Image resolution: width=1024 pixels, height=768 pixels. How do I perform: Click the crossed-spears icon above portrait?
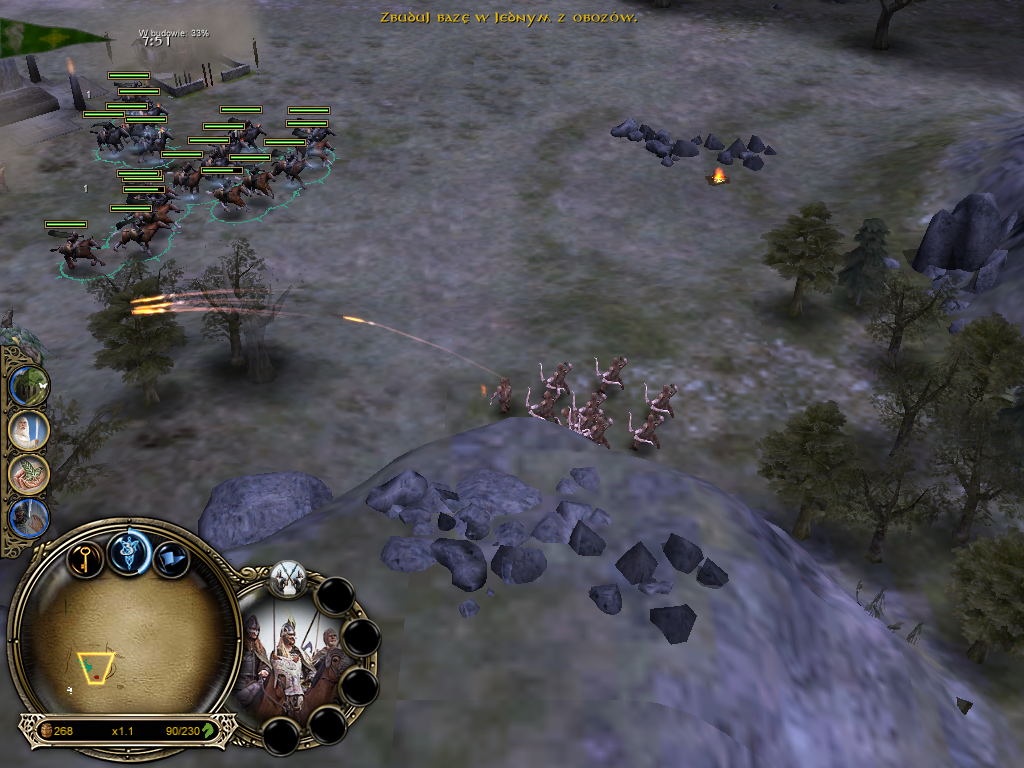[x=288, y=577]
